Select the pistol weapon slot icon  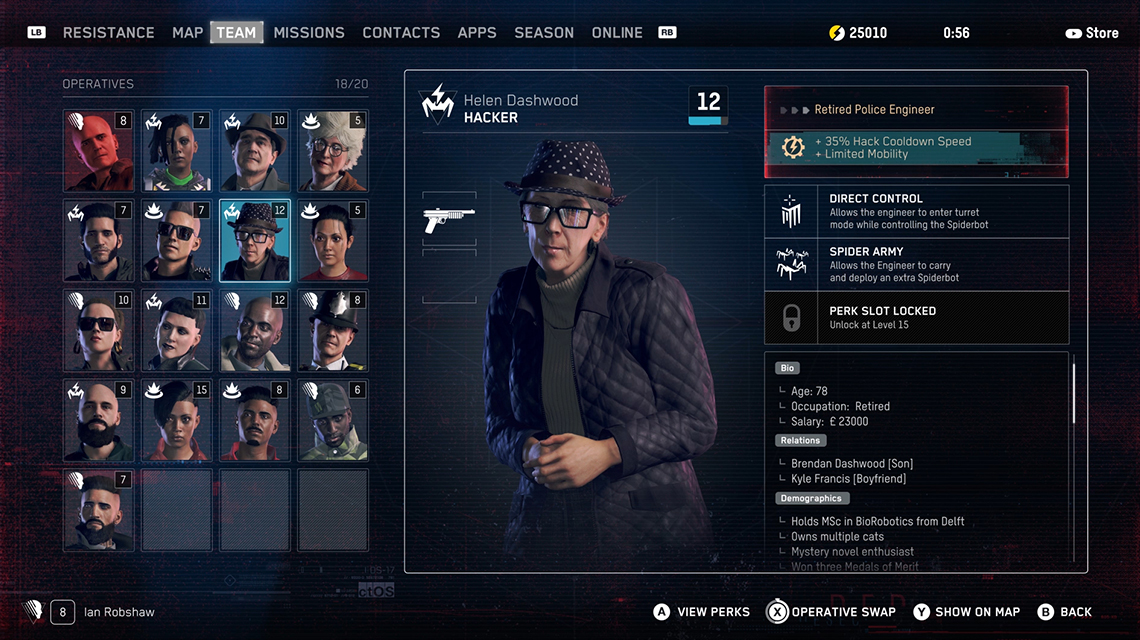pos(449,219)
